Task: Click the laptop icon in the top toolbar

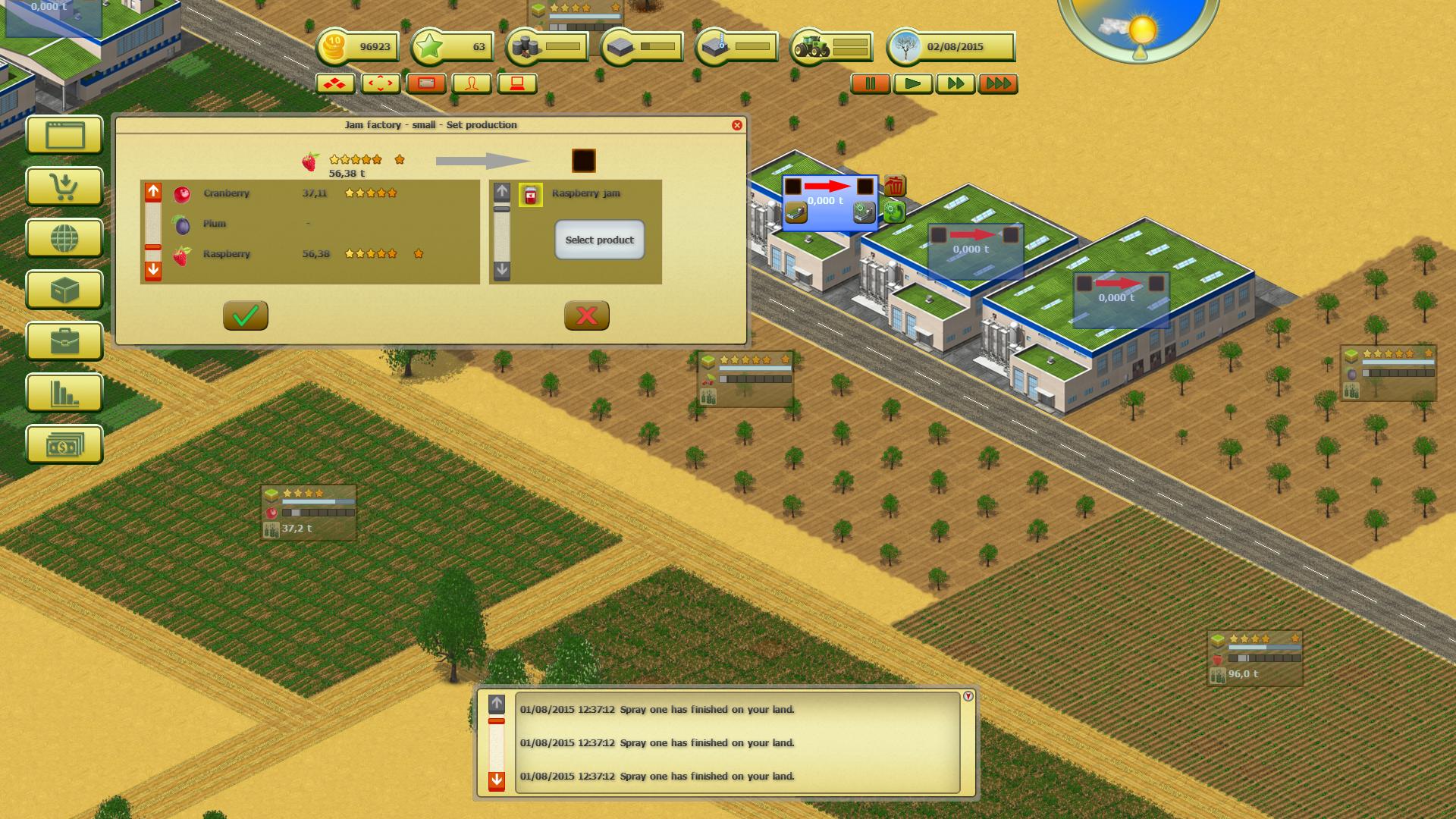Action: click(x=519, y=83)
